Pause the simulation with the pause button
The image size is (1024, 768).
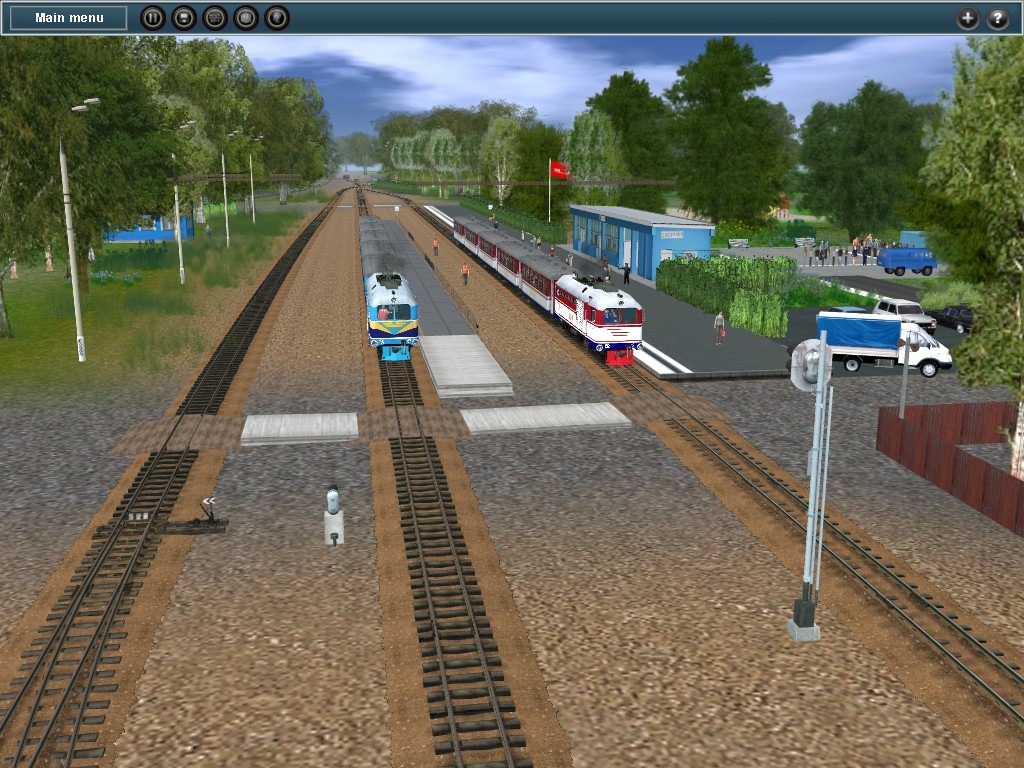(152, 18)
